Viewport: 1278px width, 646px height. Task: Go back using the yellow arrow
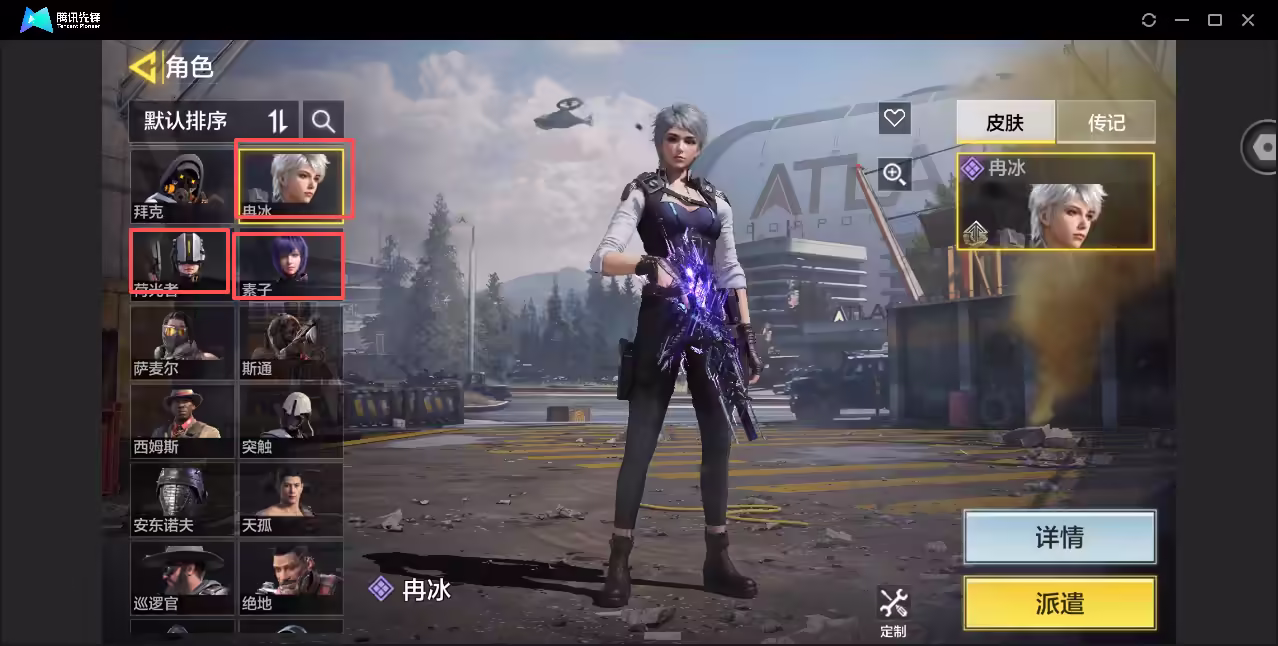point(144,67)
